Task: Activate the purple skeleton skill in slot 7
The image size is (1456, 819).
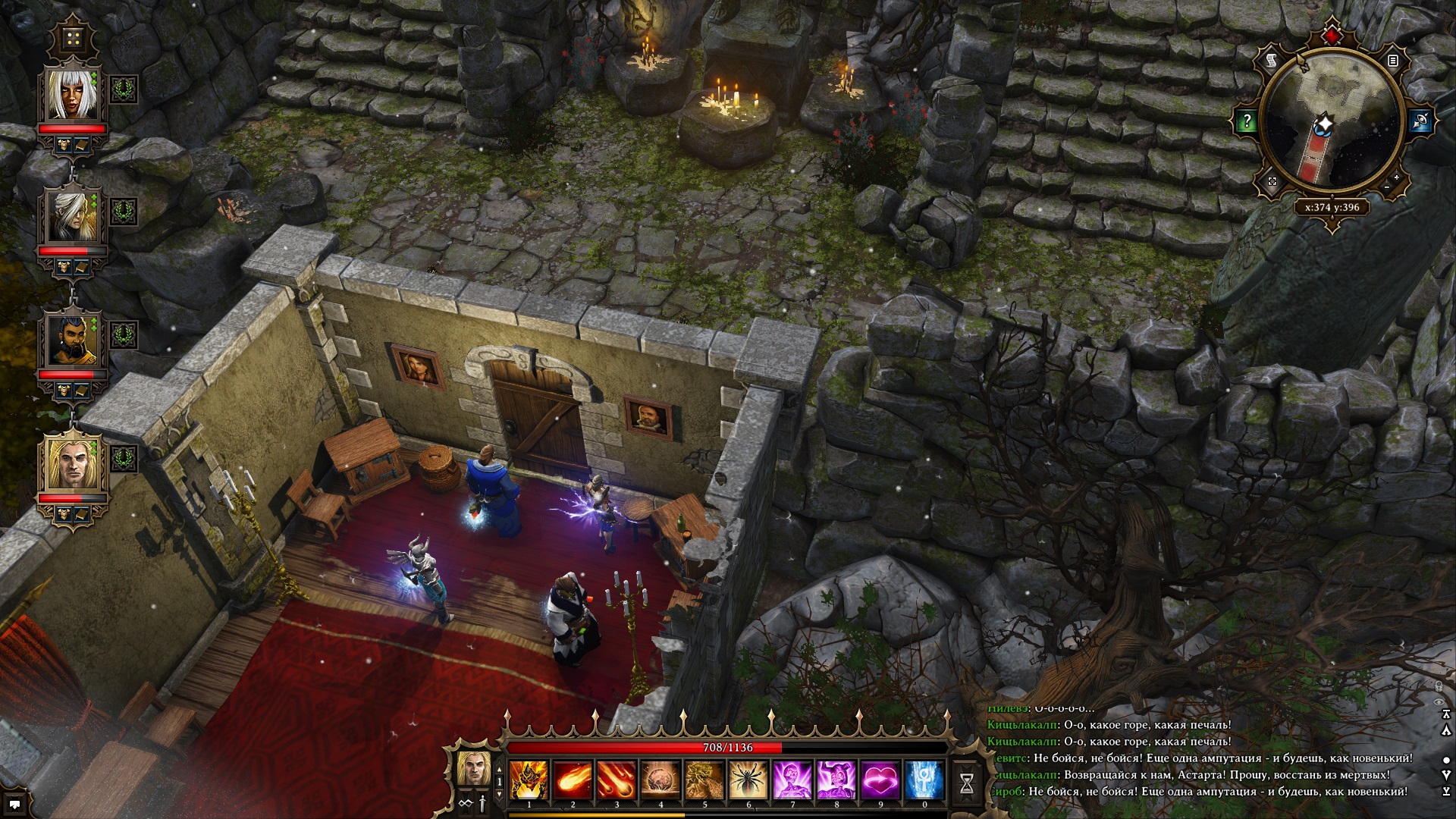Action: point(792,780)
